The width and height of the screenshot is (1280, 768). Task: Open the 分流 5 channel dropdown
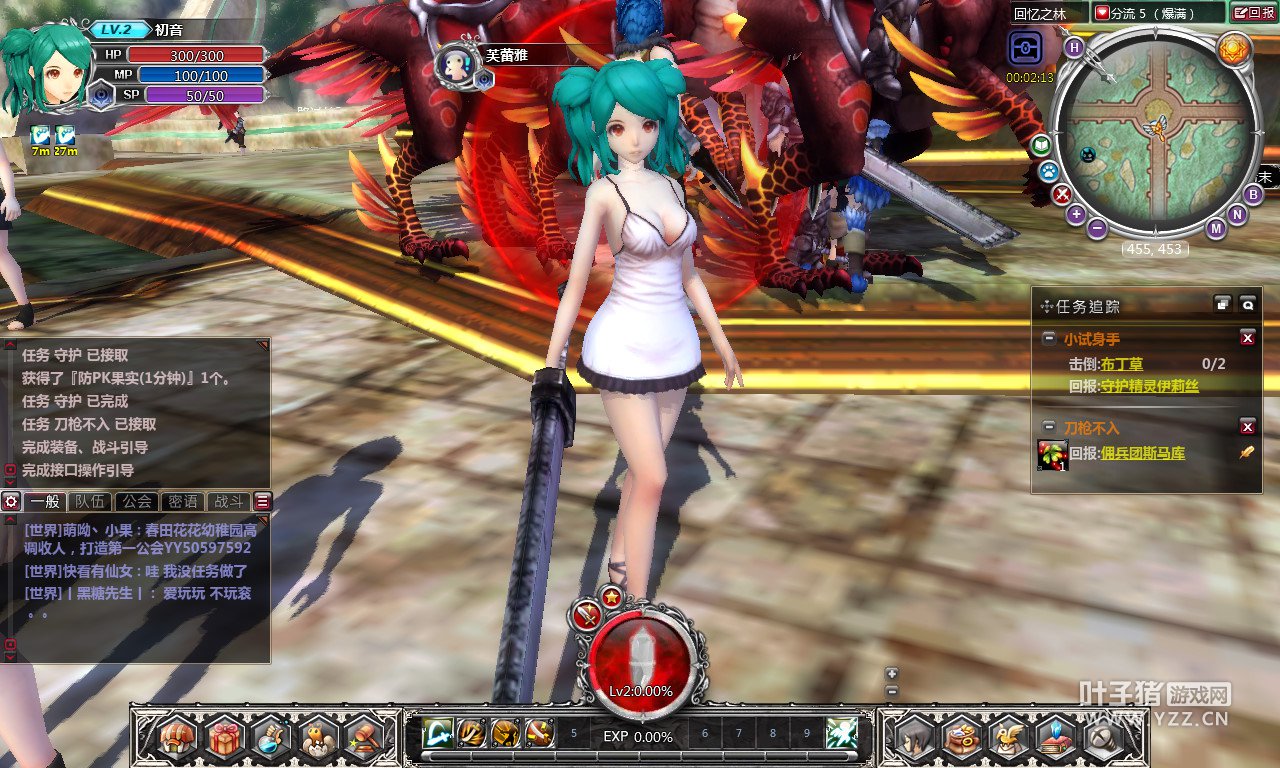[1157, 13]
